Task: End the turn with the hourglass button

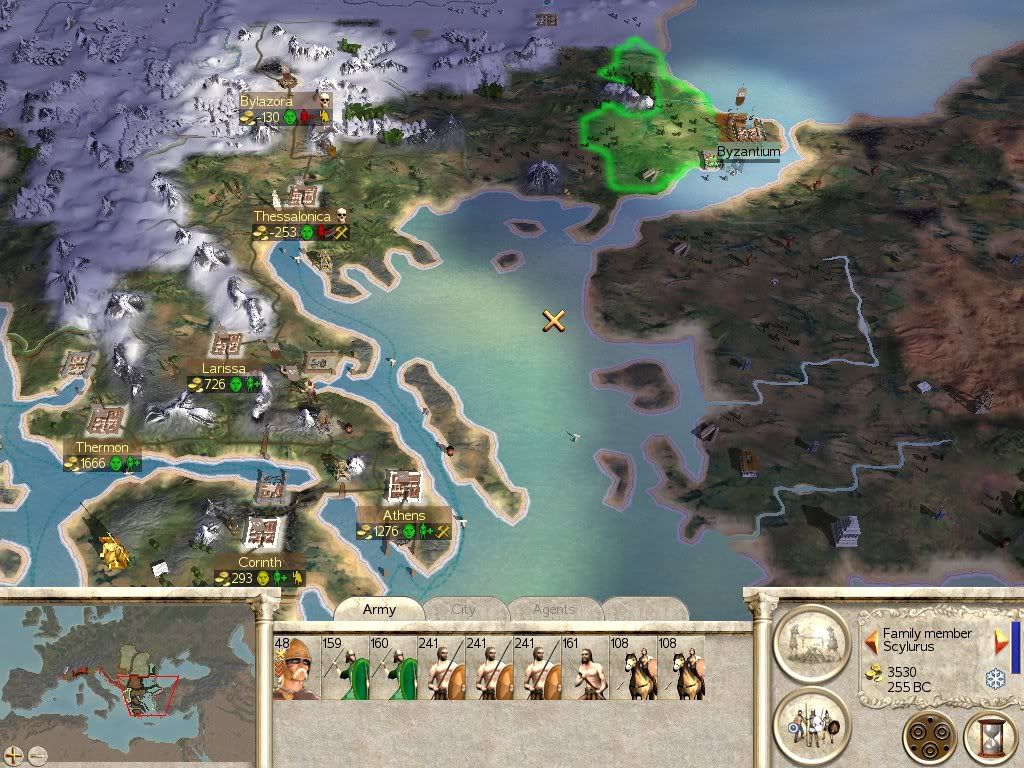Action: 990,738
